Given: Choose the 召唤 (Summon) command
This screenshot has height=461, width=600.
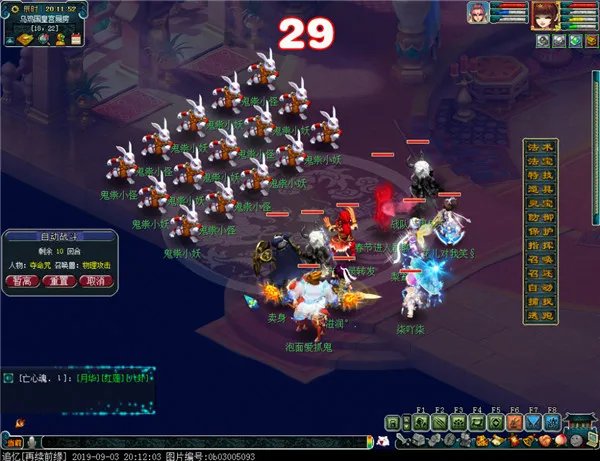Looking at the screenshot, I should pos(541,260).
